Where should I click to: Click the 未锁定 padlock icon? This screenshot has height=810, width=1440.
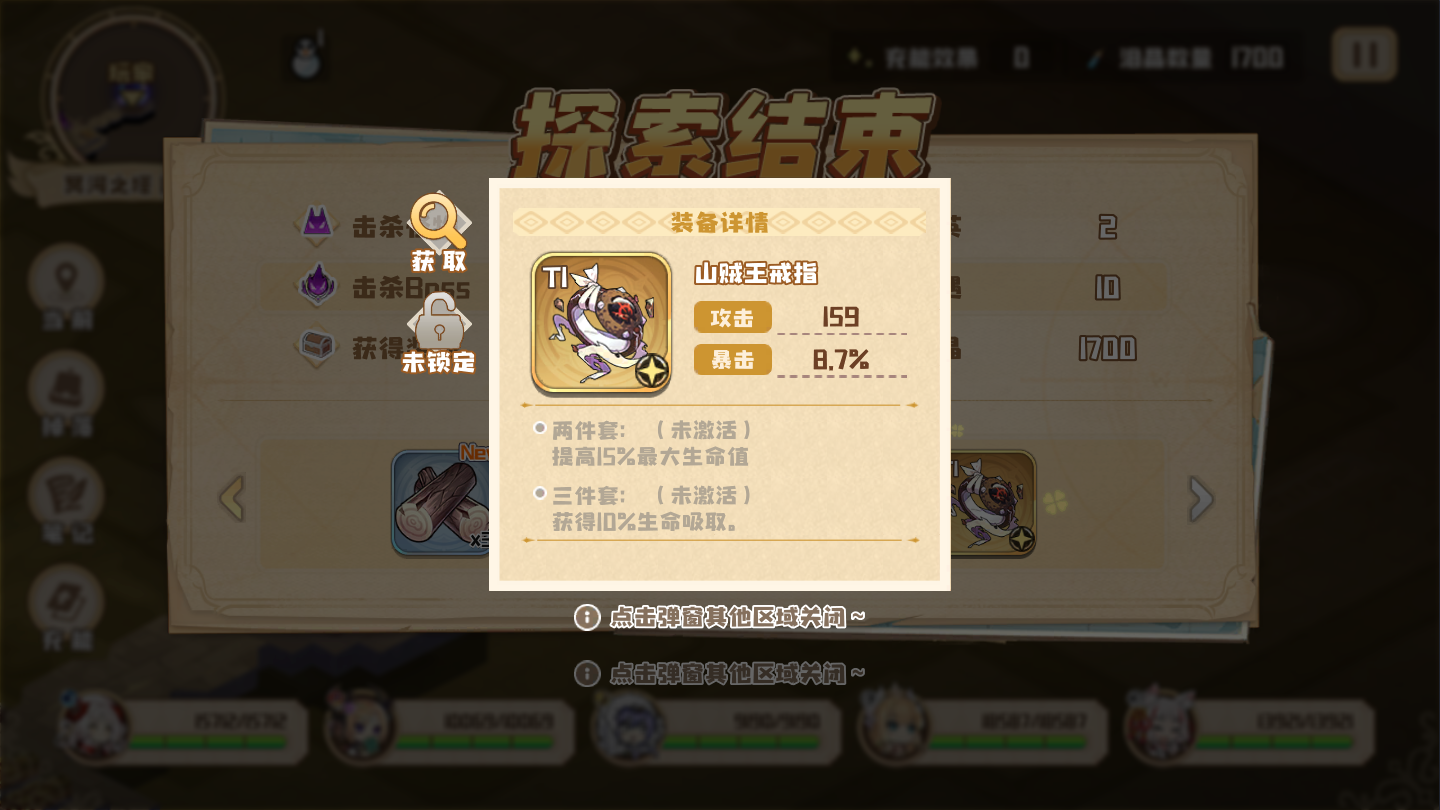tap(438, 325)
